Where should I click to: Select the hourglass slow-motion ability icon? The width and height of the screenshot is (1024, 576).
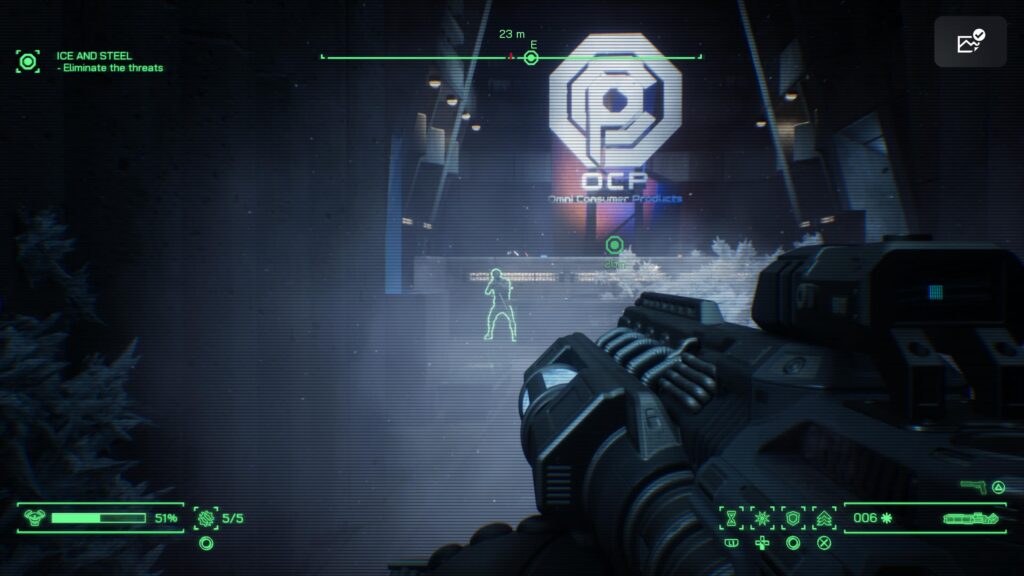(x=732, y=518)
